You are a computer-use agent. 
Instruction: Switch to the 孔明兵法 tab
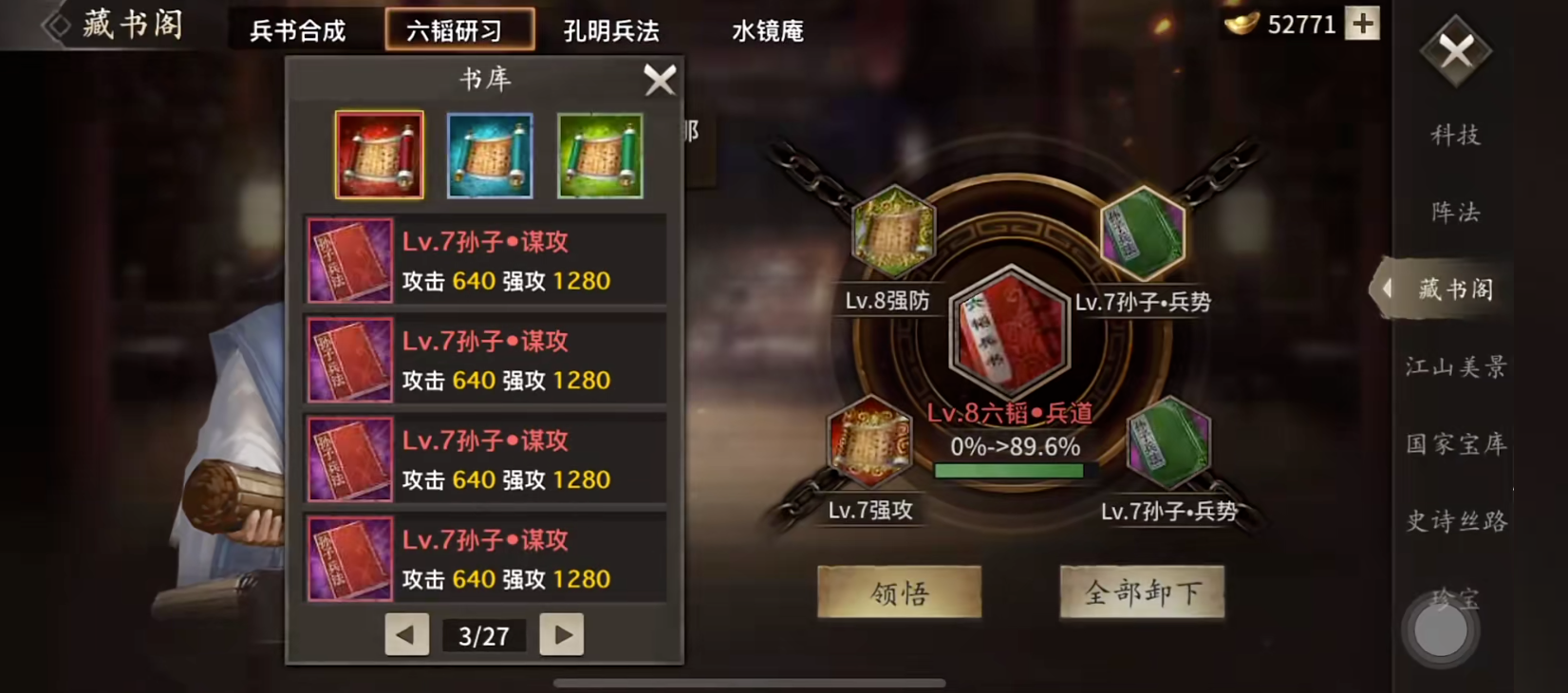pyautogui.click(x=611, y=30)
